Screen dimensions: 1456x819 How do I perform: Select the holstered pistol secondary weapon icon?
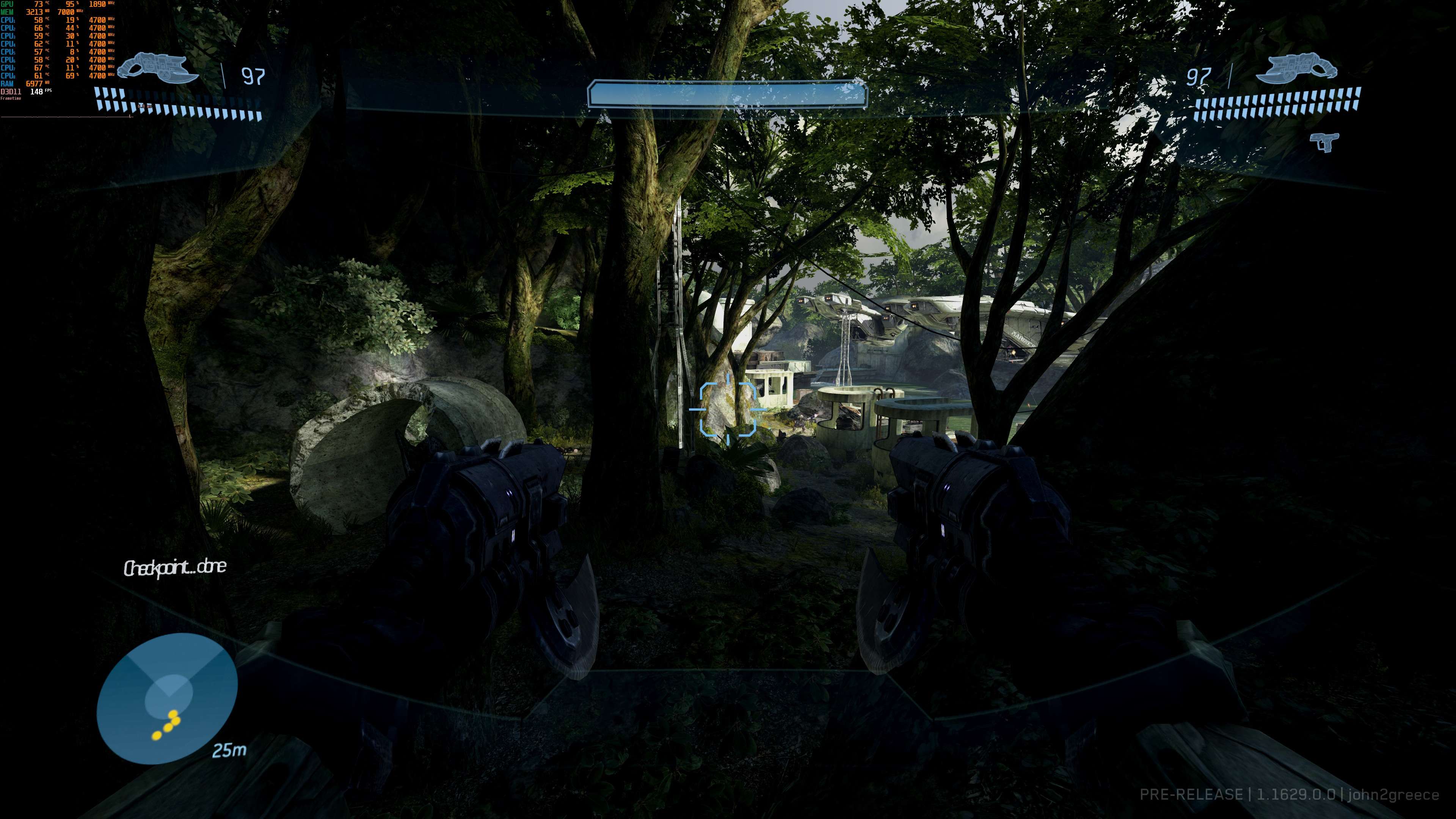(1325, 141)
